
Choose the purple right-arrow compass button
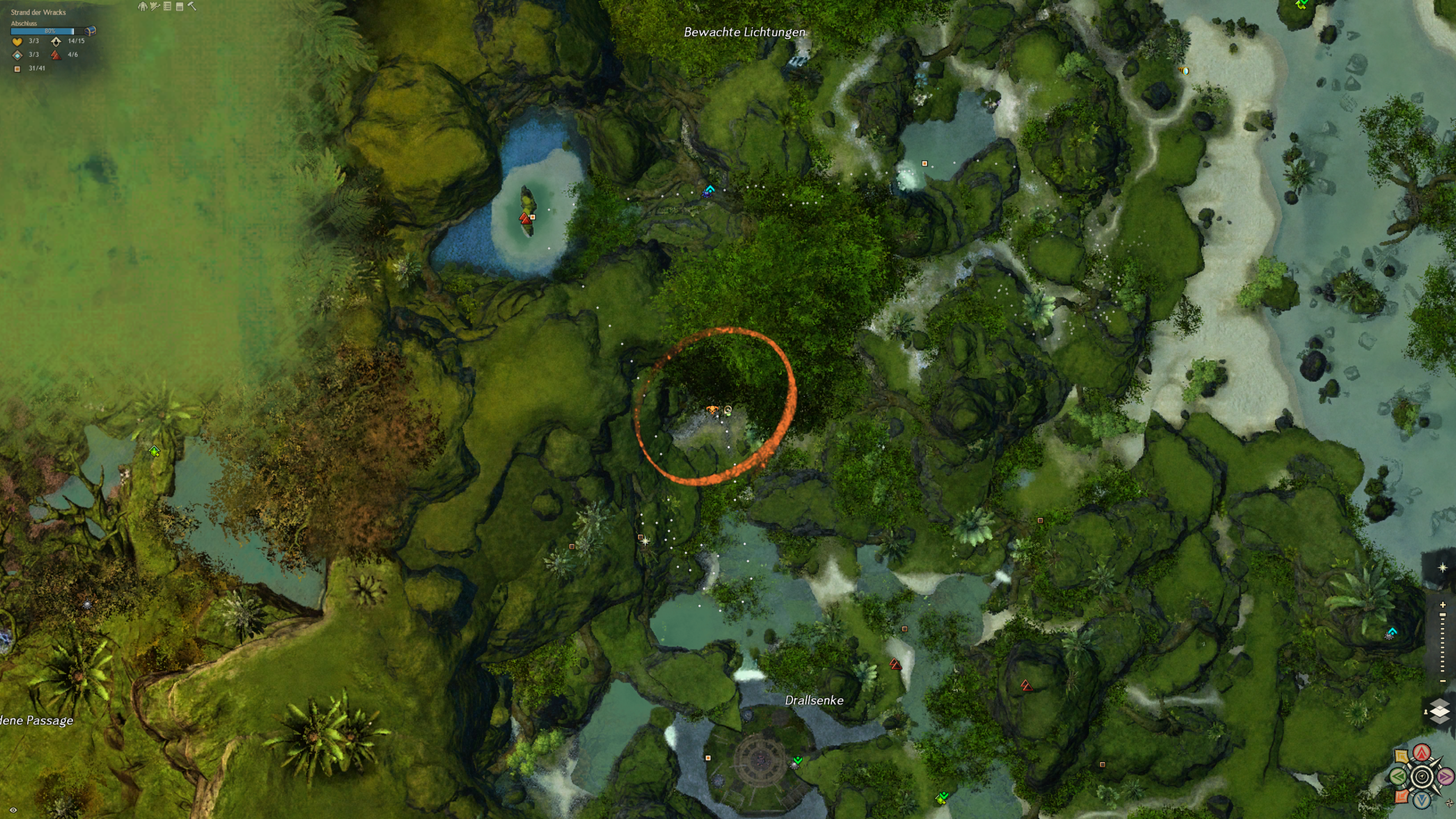1445,776
